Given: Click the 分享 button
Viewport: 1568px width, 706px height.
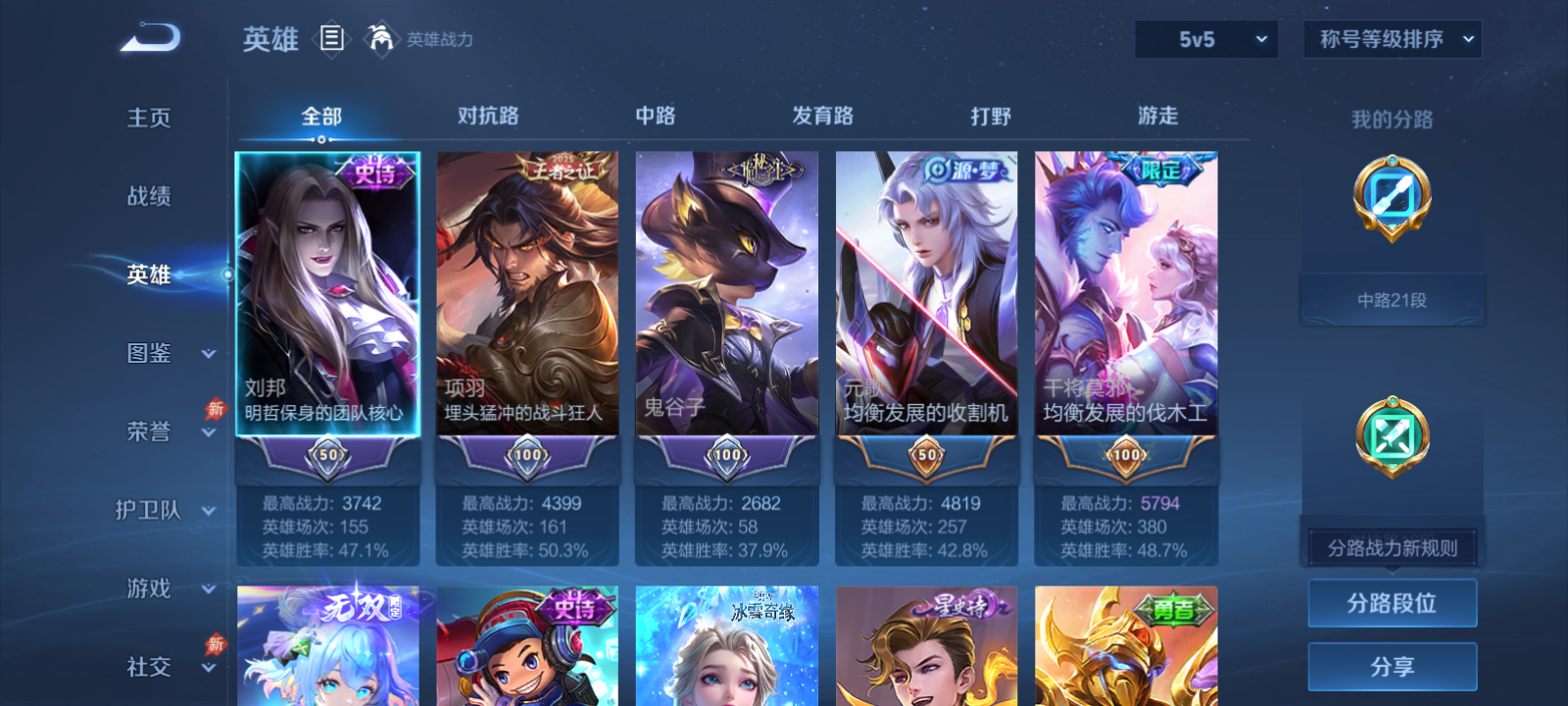Looking at the screenshot, I should pyautogui.click(x=1391, y=665).
